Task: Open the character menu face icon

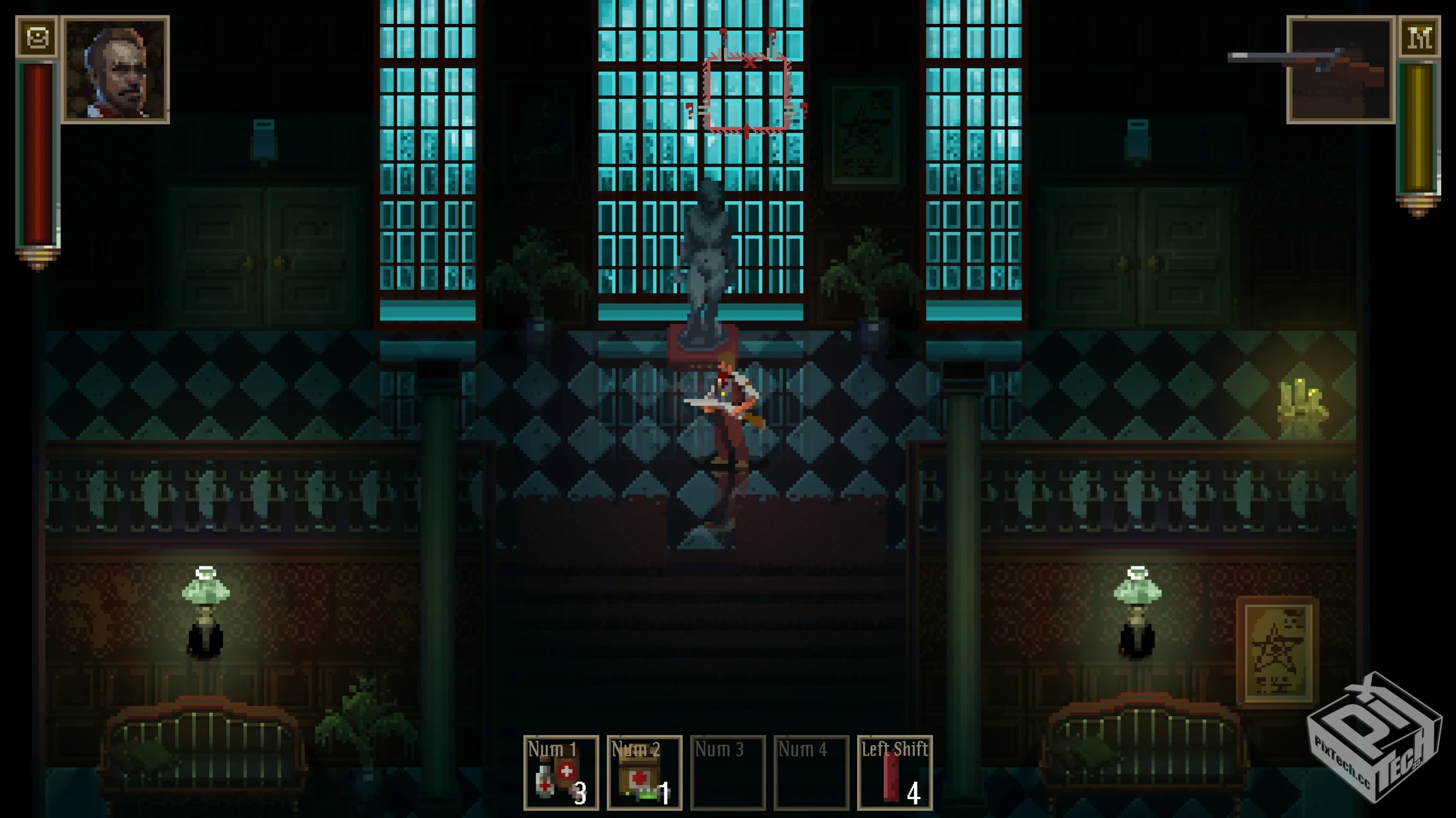Action: click(x=37, y=38)
